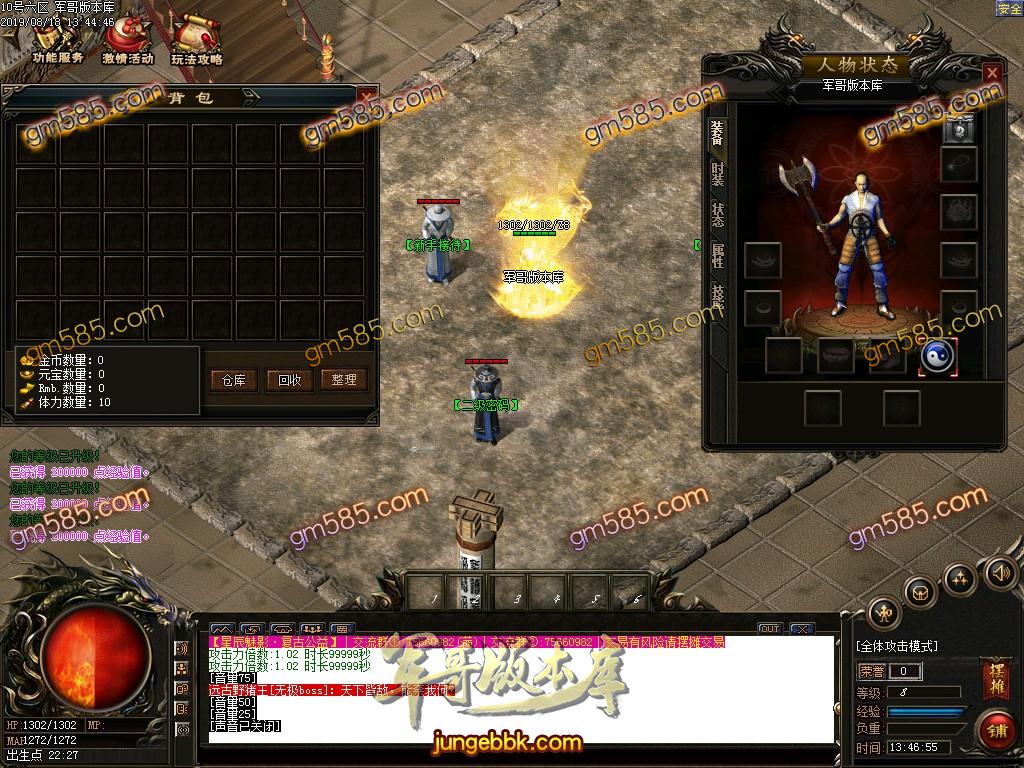Click the red 铺 shop button
Screen dimensions: 1024x768
pos(994,730)
